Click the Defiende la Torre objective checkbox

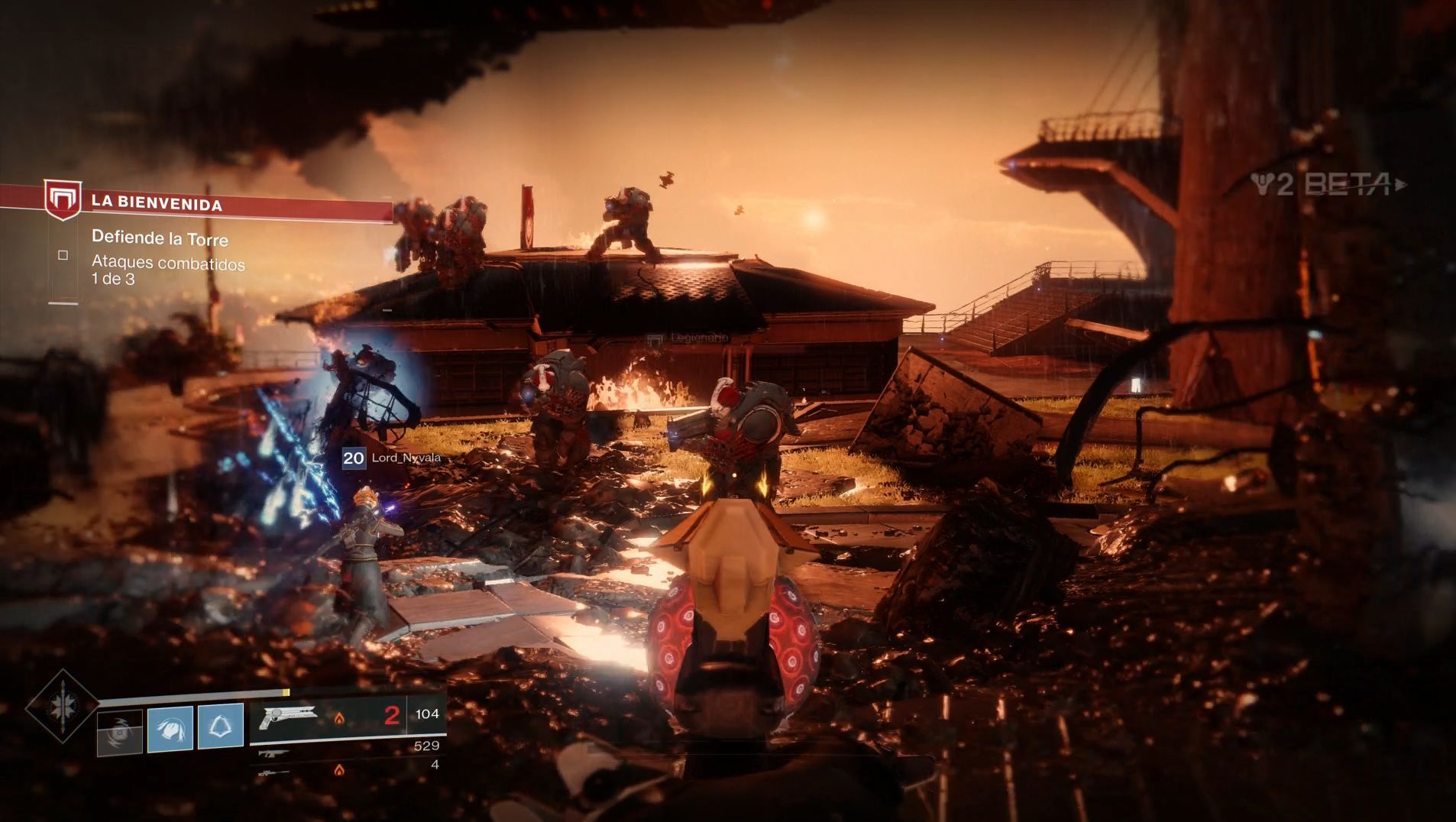pyautogui.click(x=63, y=255)
